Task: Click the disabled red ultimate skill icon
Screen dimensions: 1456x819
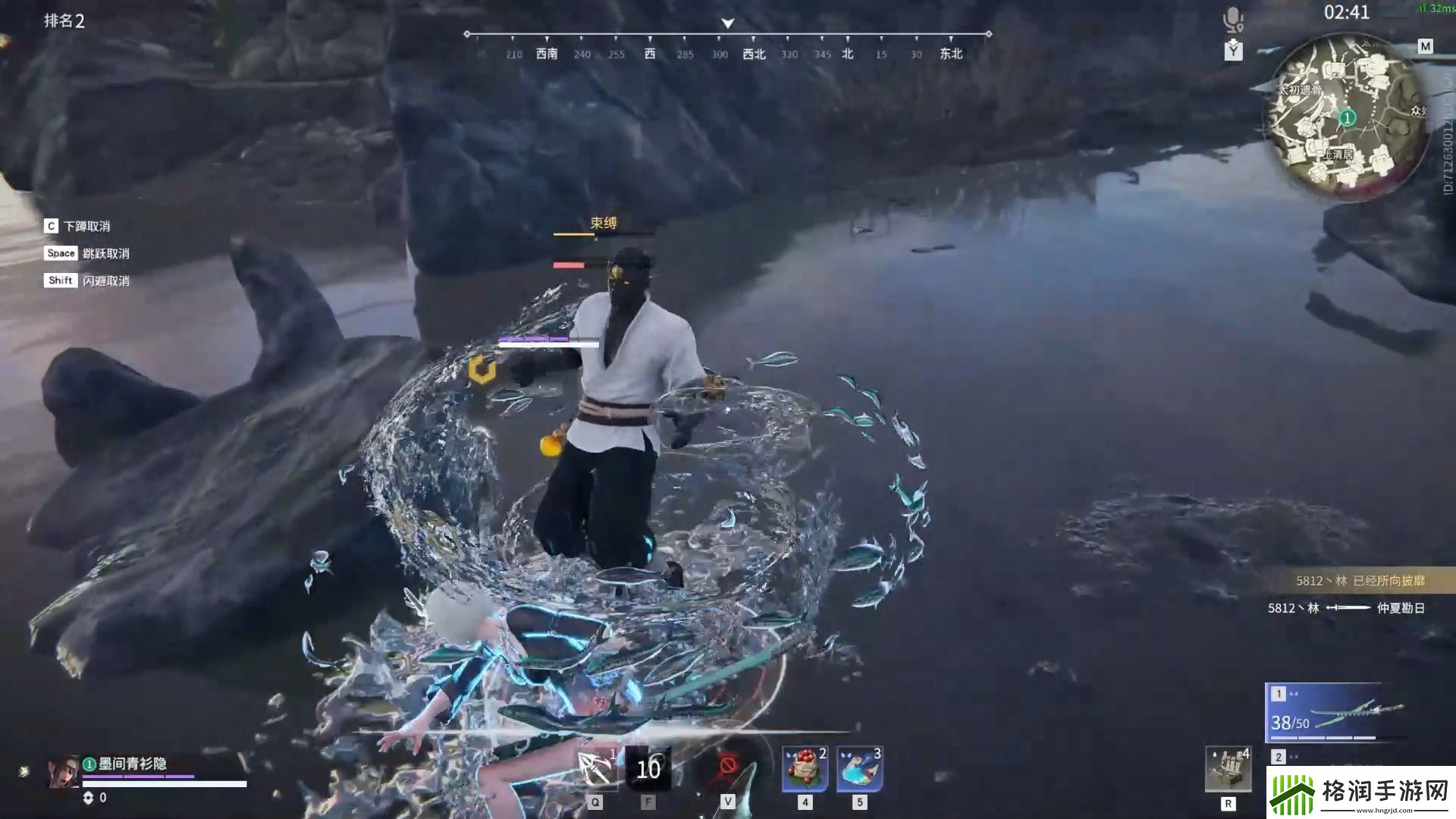Action: click(x=727, y=766)
